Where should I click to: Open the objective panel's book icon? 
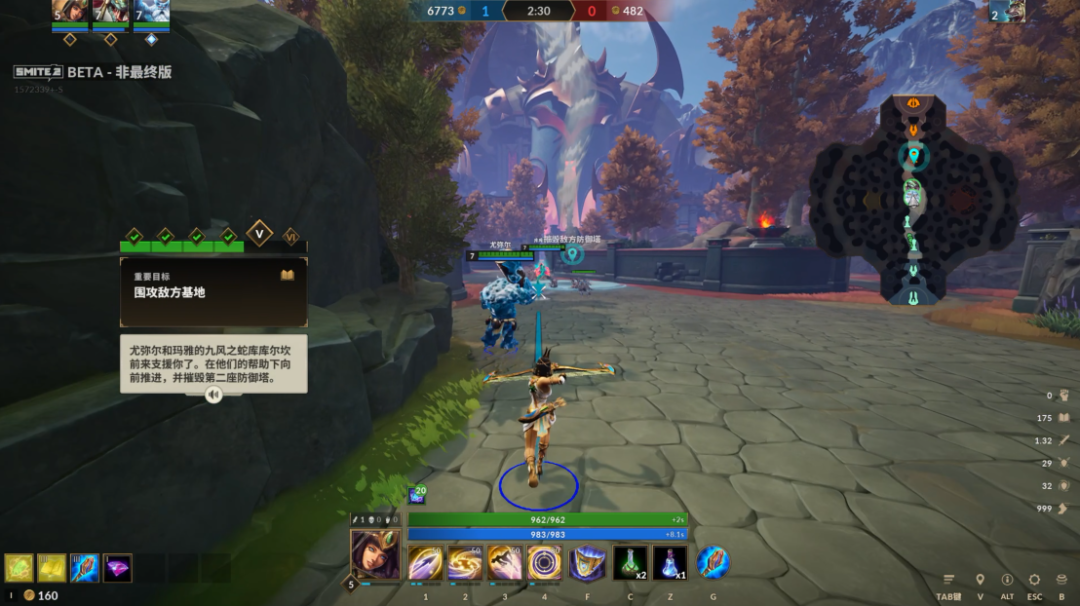point(288,275)
